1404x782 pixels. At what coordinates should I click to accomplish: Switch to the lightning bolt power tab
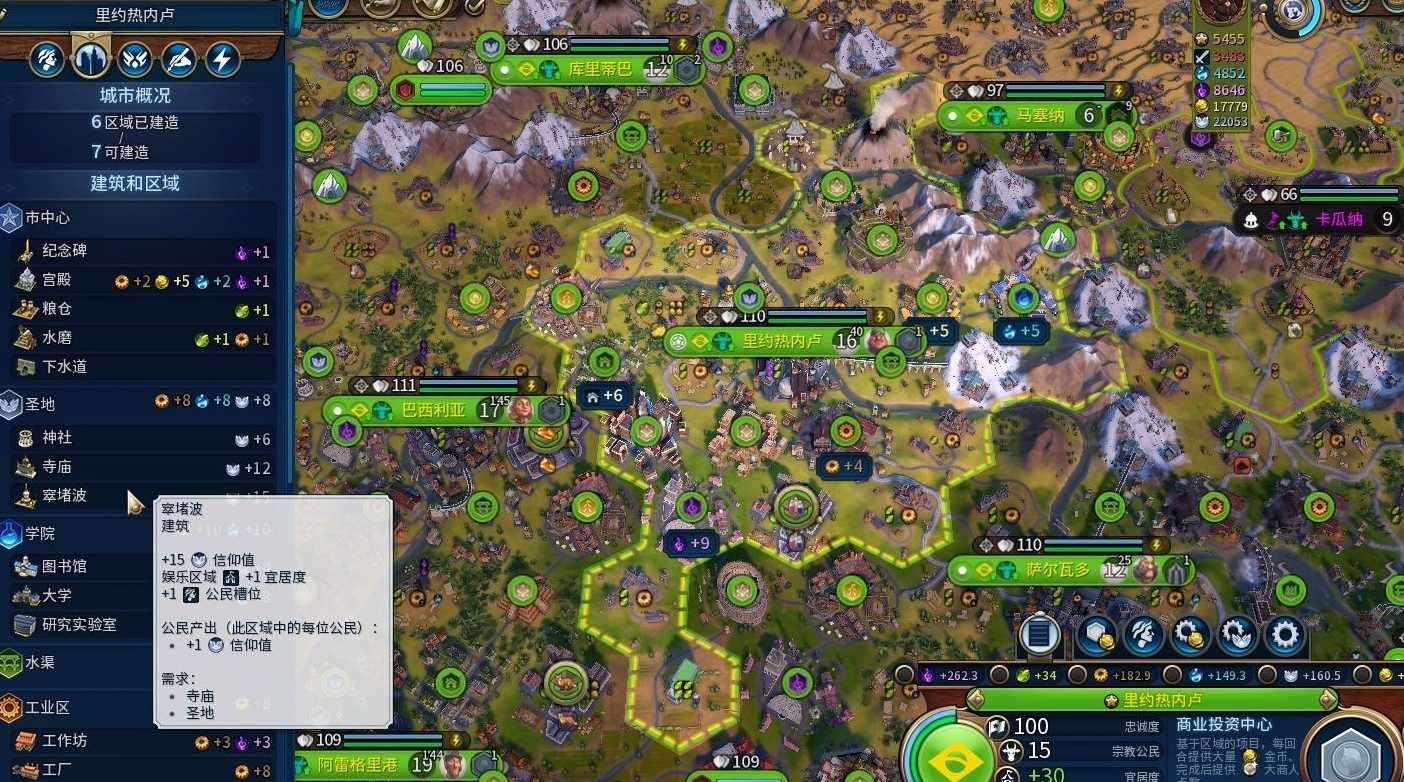point(223,59)
